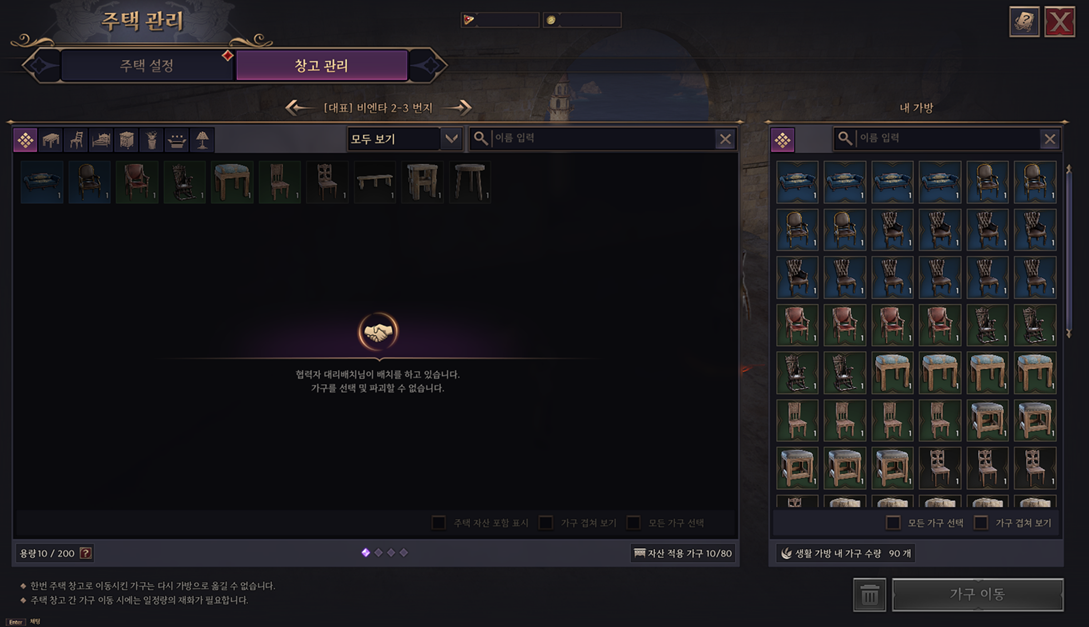The width and height of the screenshot is (1089, 627).
Task: Close the housing management window
Action: (x=1059, y=21)
